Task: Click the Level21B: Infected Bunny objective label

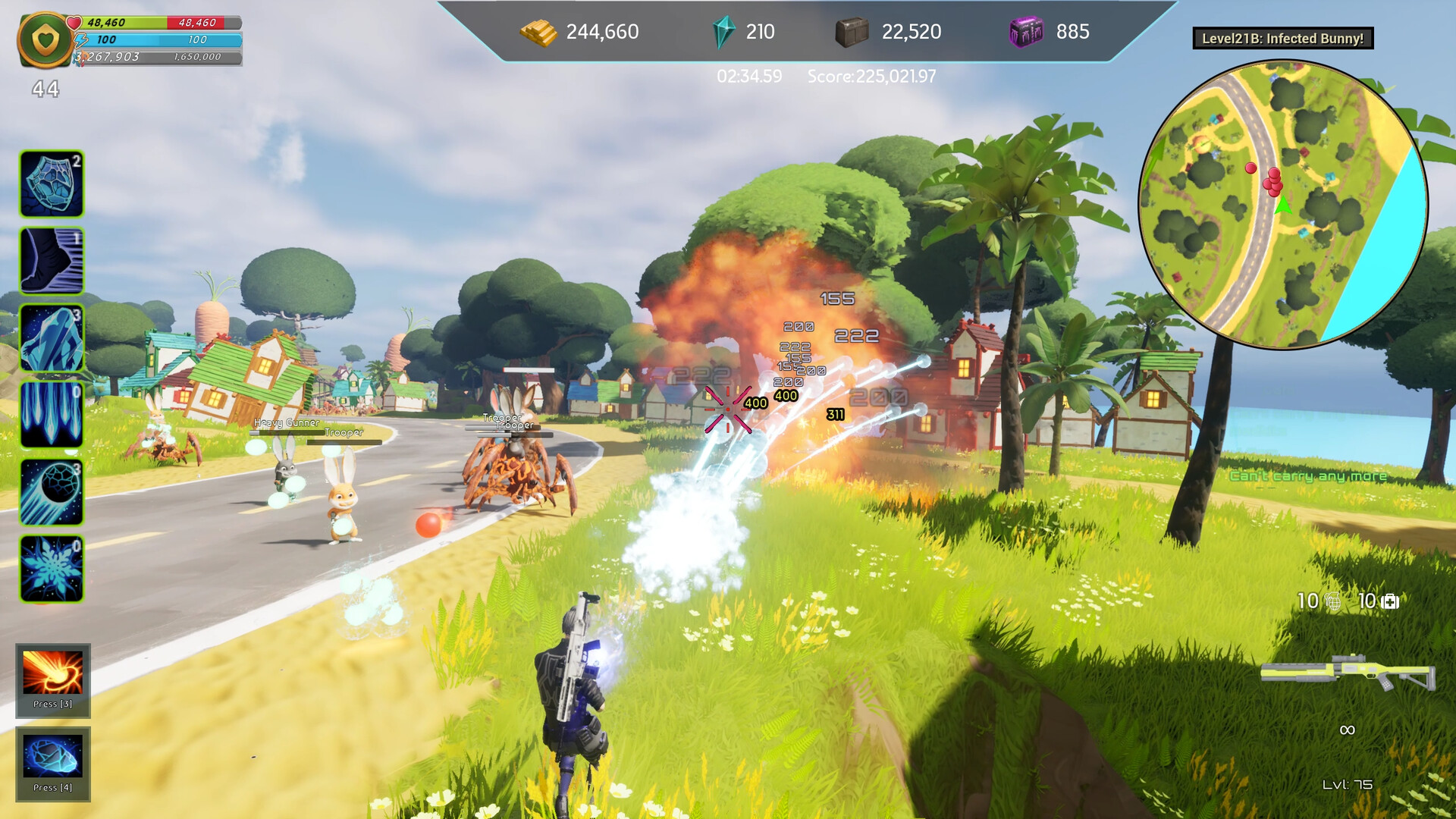Action: 1282,39
